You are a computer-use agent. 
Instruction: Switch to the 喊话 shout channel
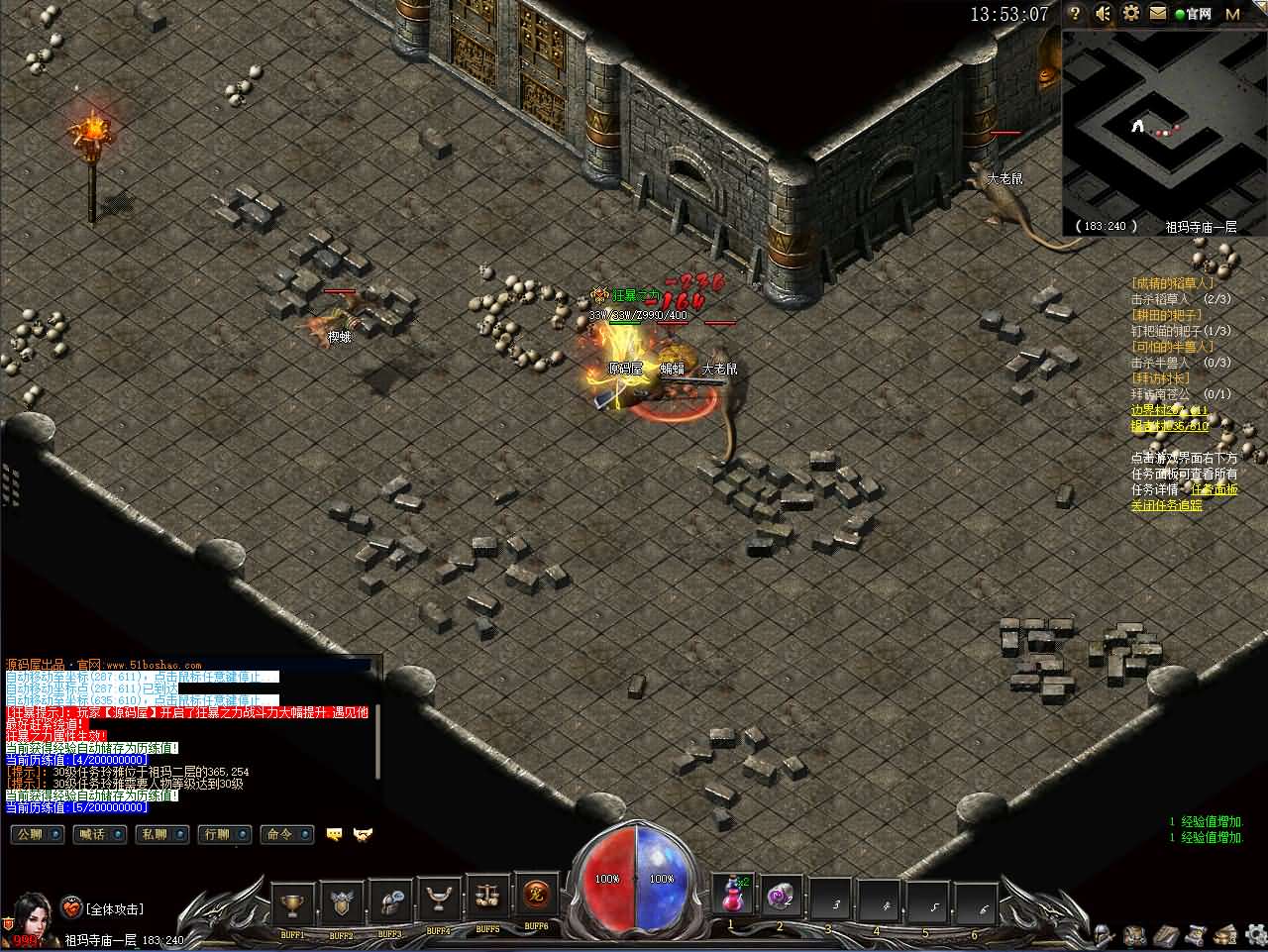(x=99, y=834)
